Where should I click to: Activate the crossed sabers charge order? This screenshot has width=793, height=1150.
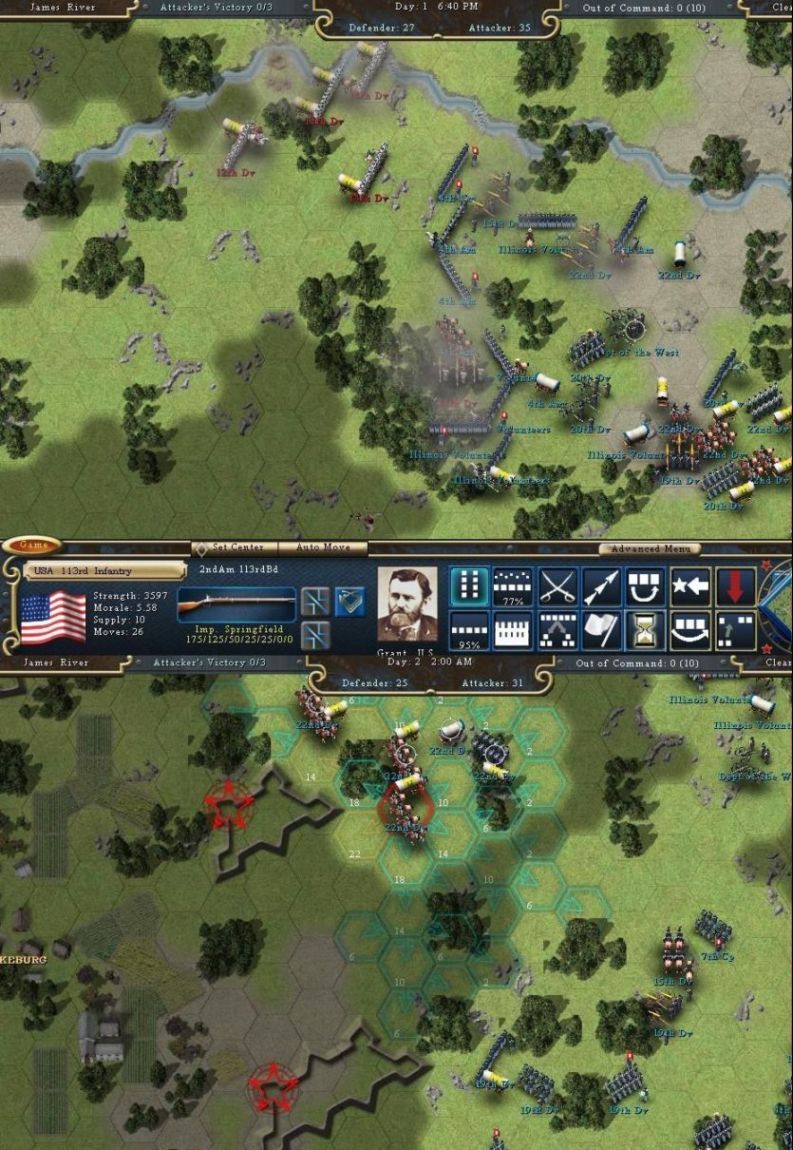[x=557, y=586]
